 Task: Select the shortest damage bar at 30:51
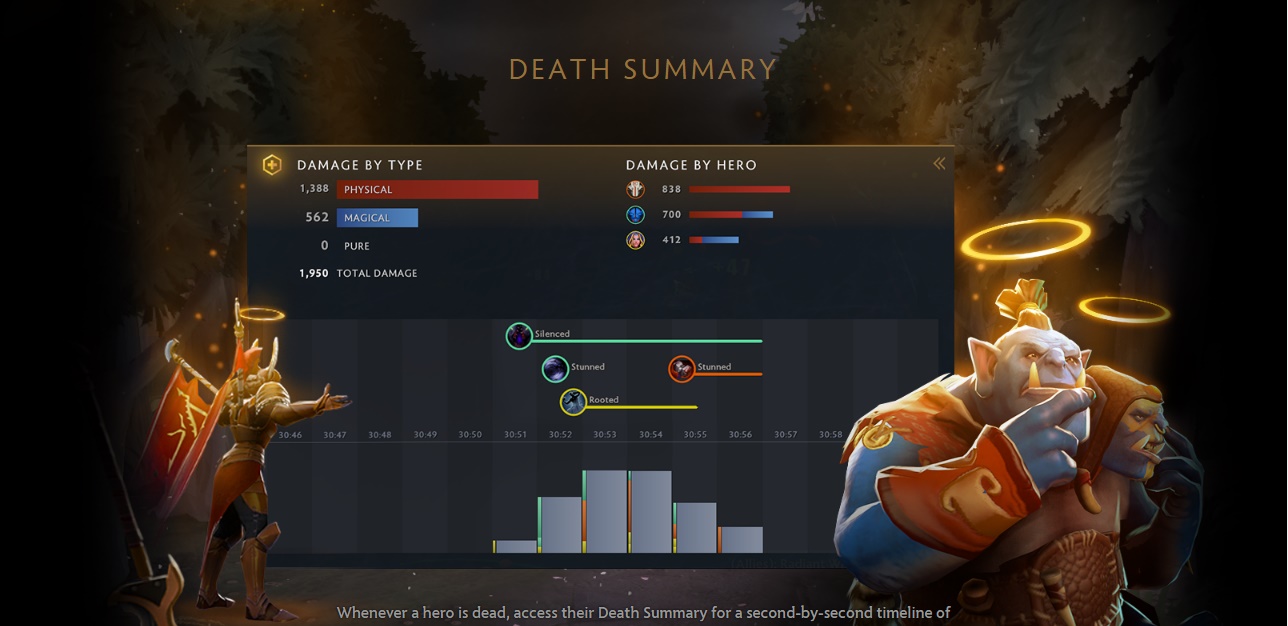coord(516,546)
